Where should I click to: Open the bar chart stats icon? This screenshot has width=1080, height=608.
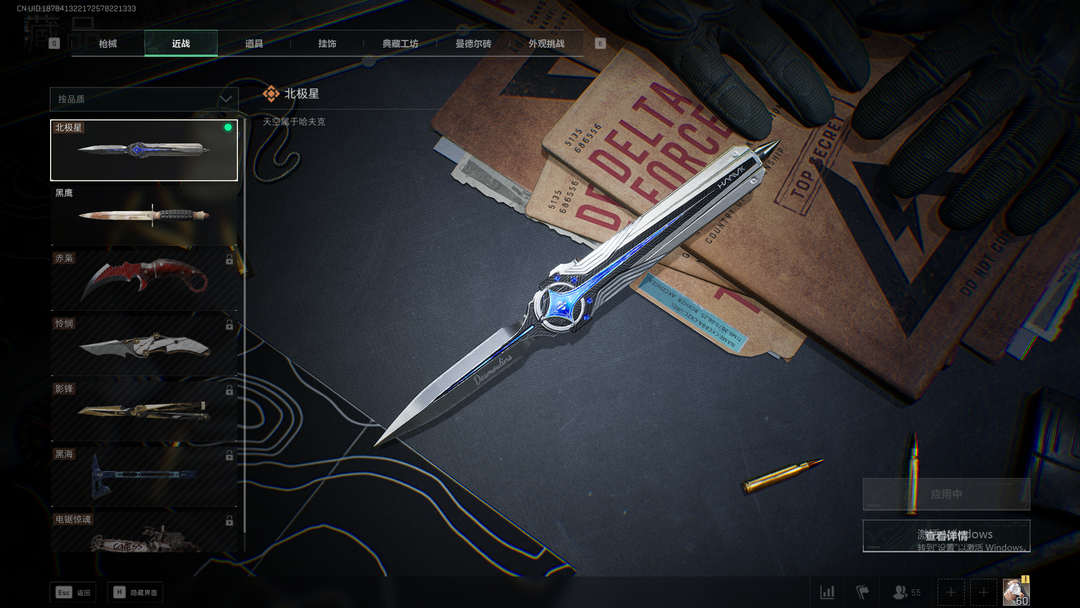(827, 592)
